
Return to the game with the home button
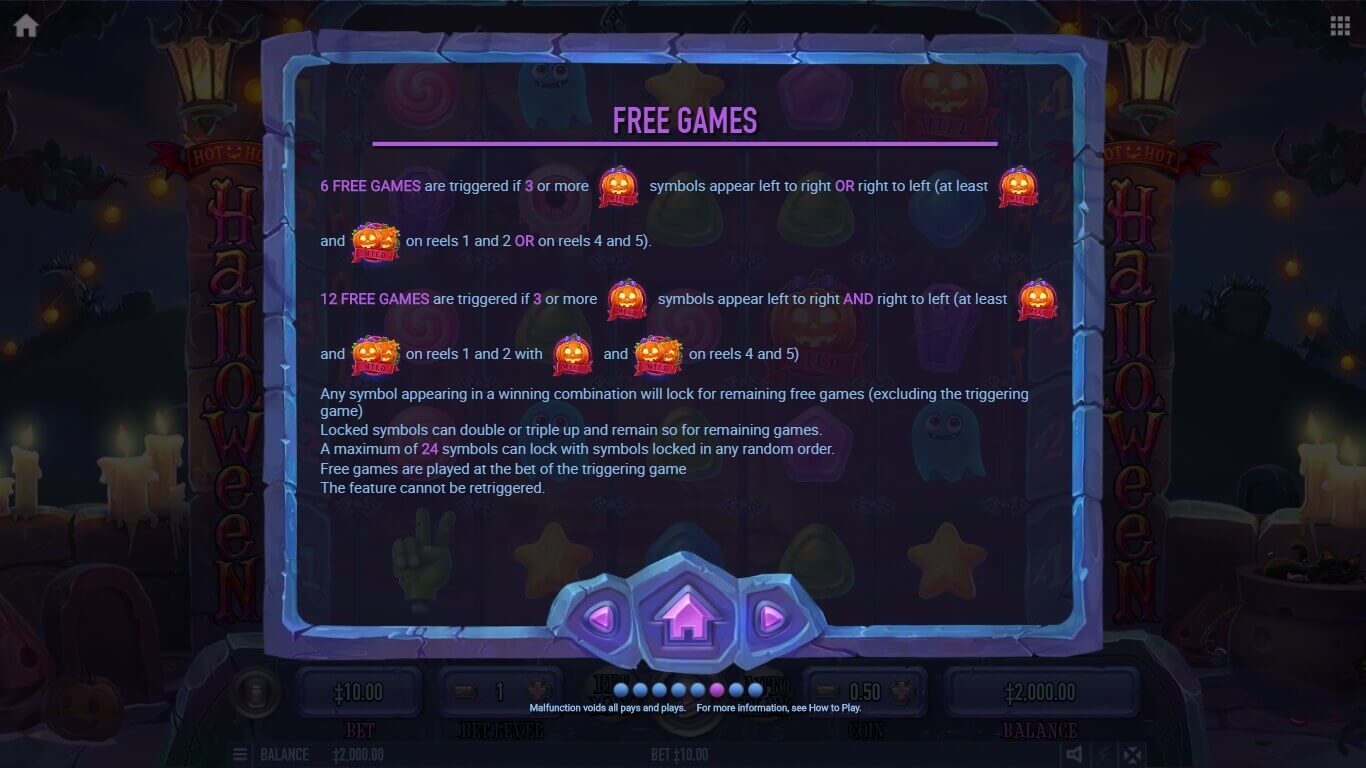tap(684, 616)
